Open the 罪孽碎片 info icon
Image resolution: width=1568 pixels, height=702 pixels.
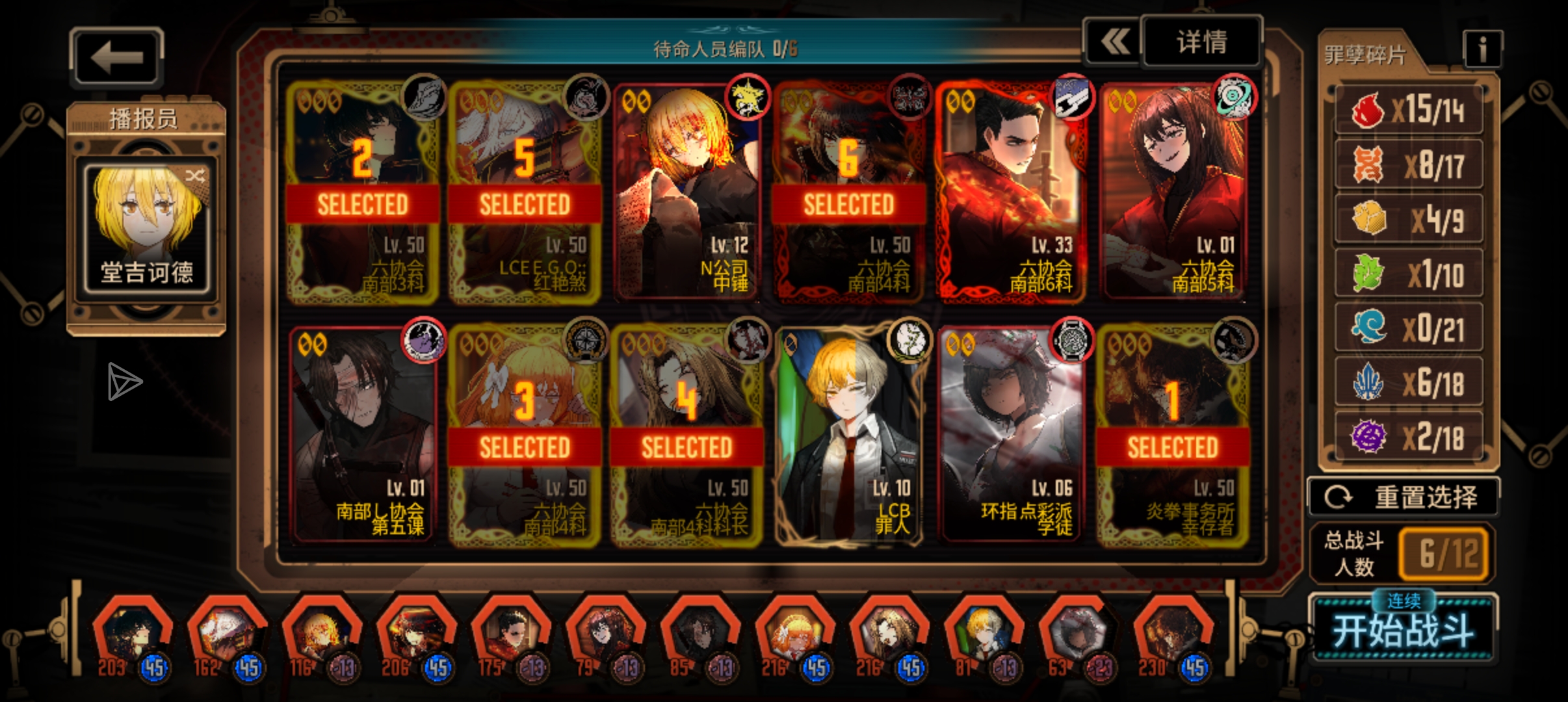pyautogui.click(x=1482, y=49)
